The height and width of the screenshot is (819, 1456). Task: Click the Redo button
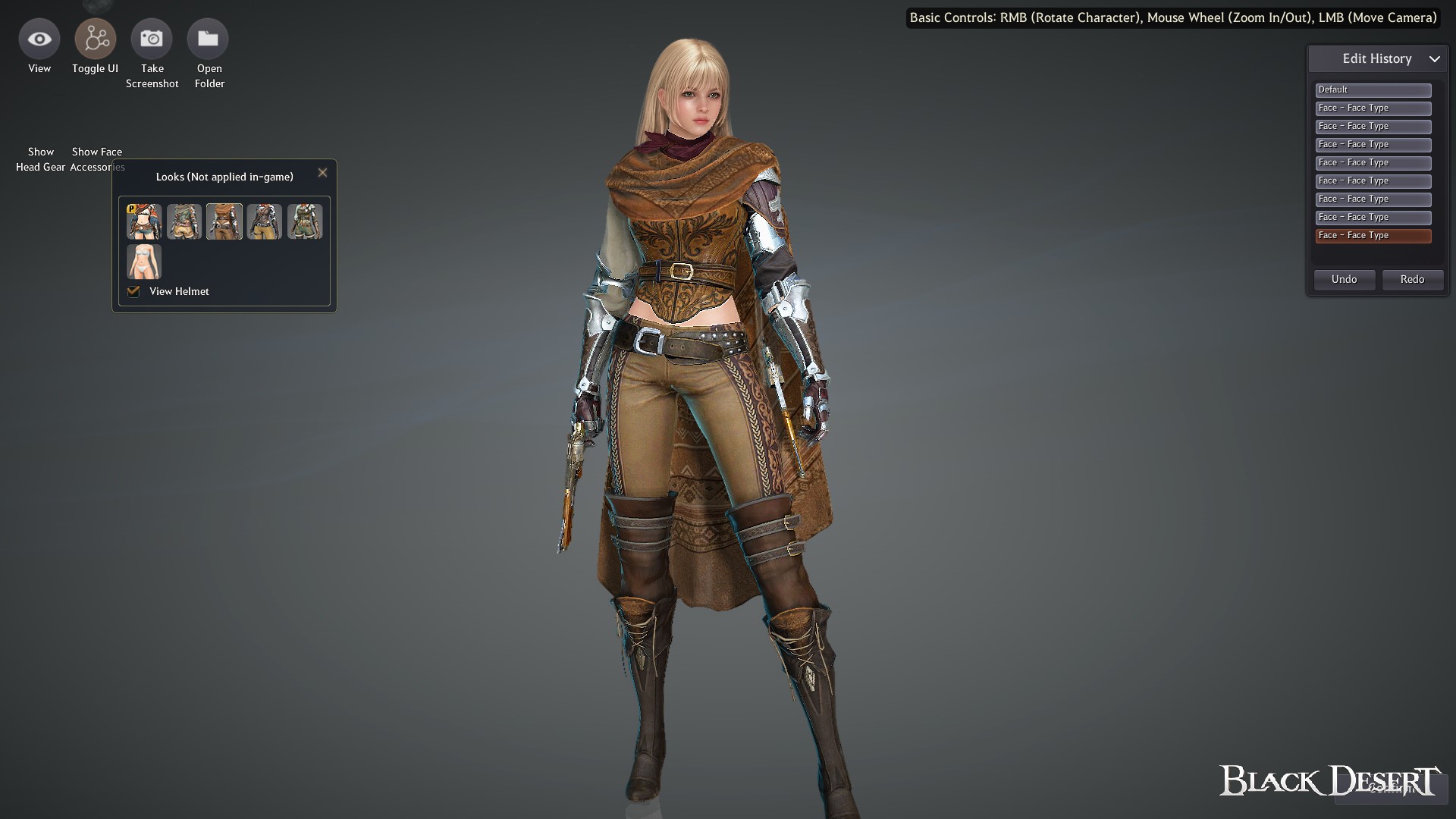pyautogui.click(x=1412, y=279)
